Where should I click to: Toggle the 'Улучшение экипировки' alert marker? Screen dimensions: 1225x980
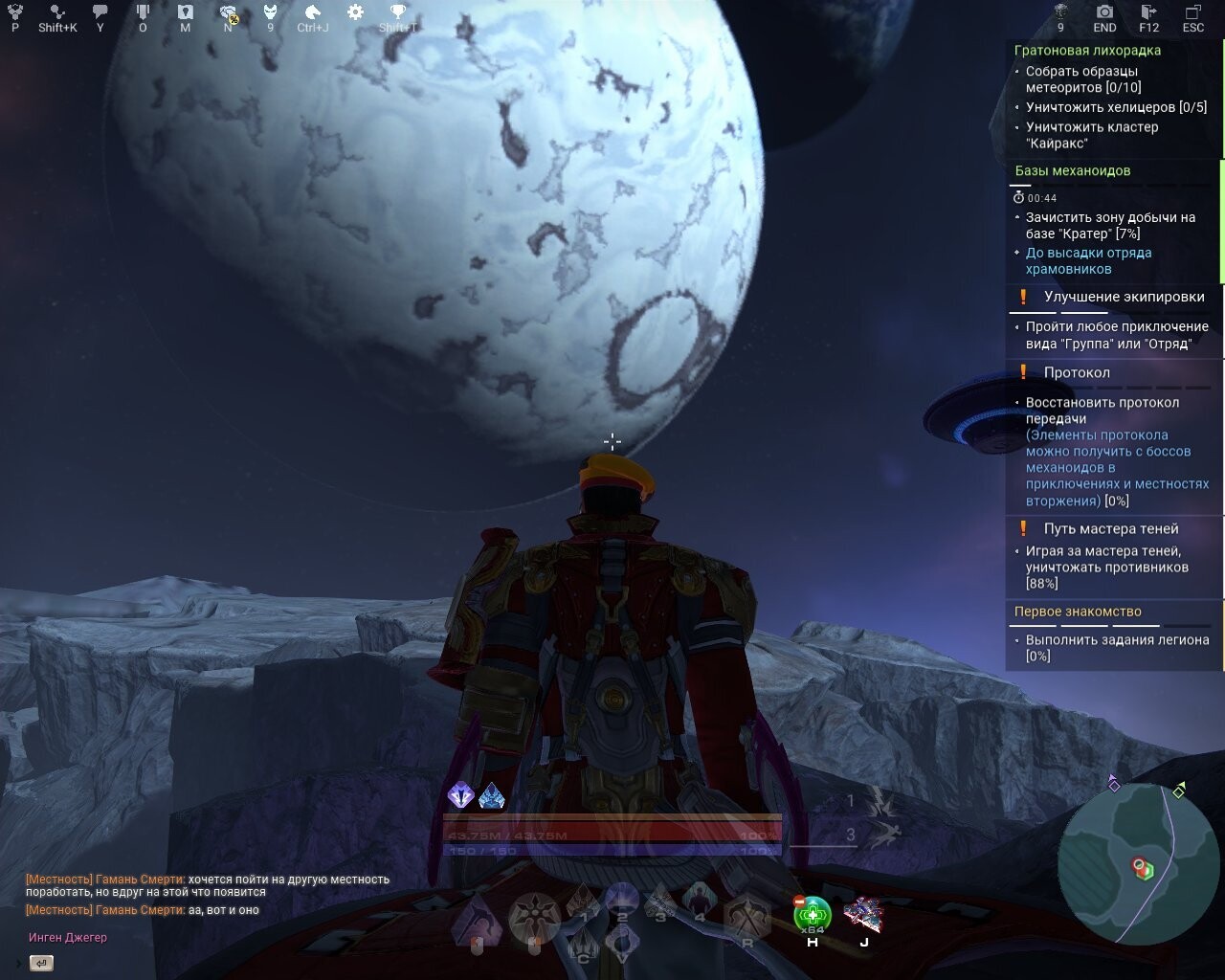coord(1023,298)
